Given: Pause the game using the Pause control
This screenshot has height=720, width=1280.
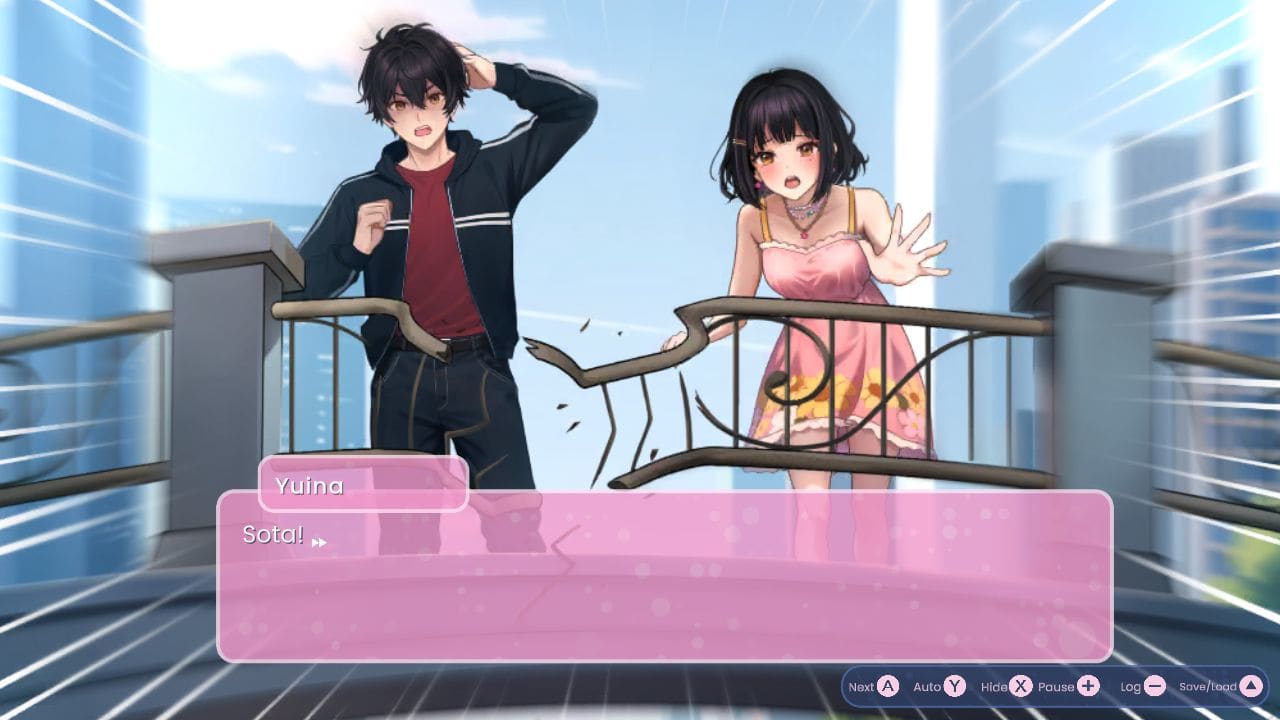Looking at the screenshot, I should [1057, 685].
